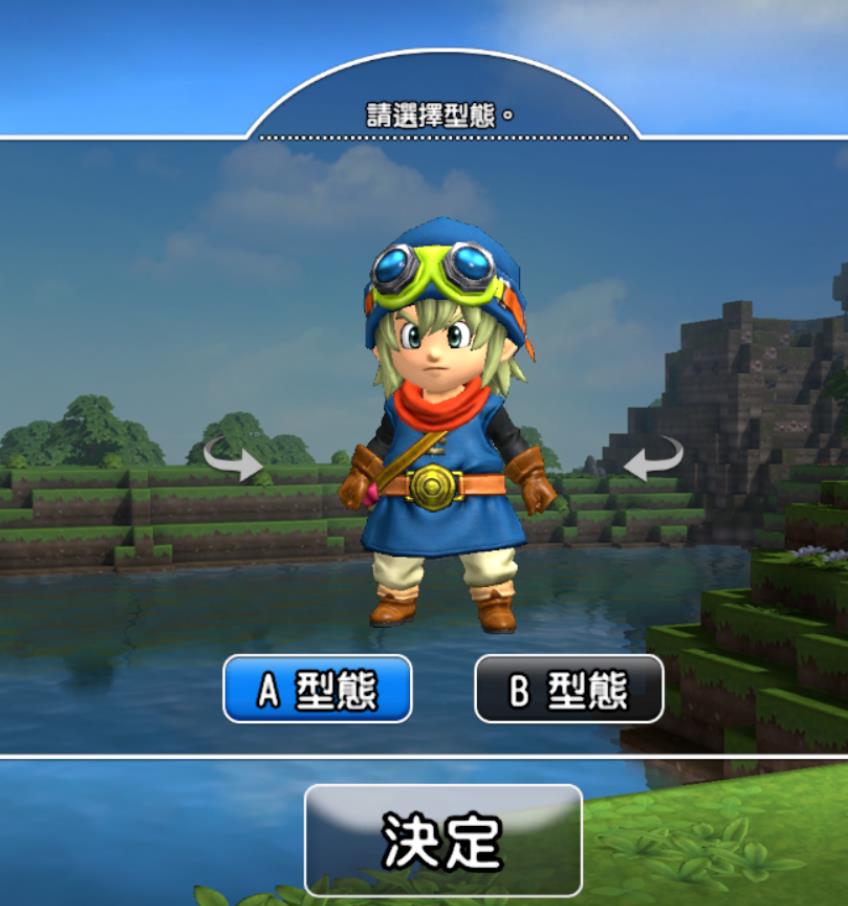Image resolution: width=848 pixels, height=906 pixels.
Task: Confirm with the 決定 button
Action: pyautogui.click(x=443, y=840)
